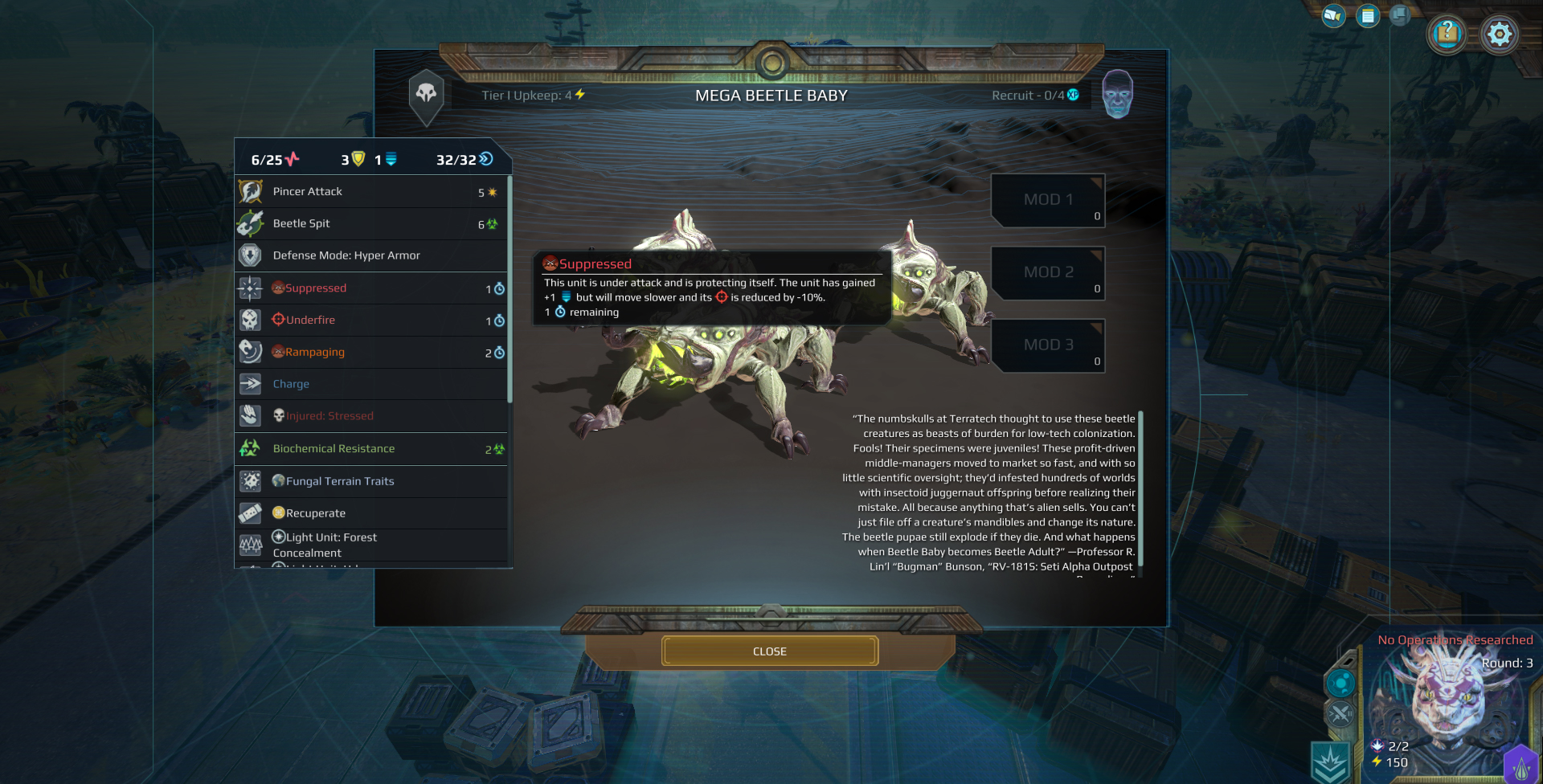
Task: Click the Rampaging status effect icon
Action: 251,352
